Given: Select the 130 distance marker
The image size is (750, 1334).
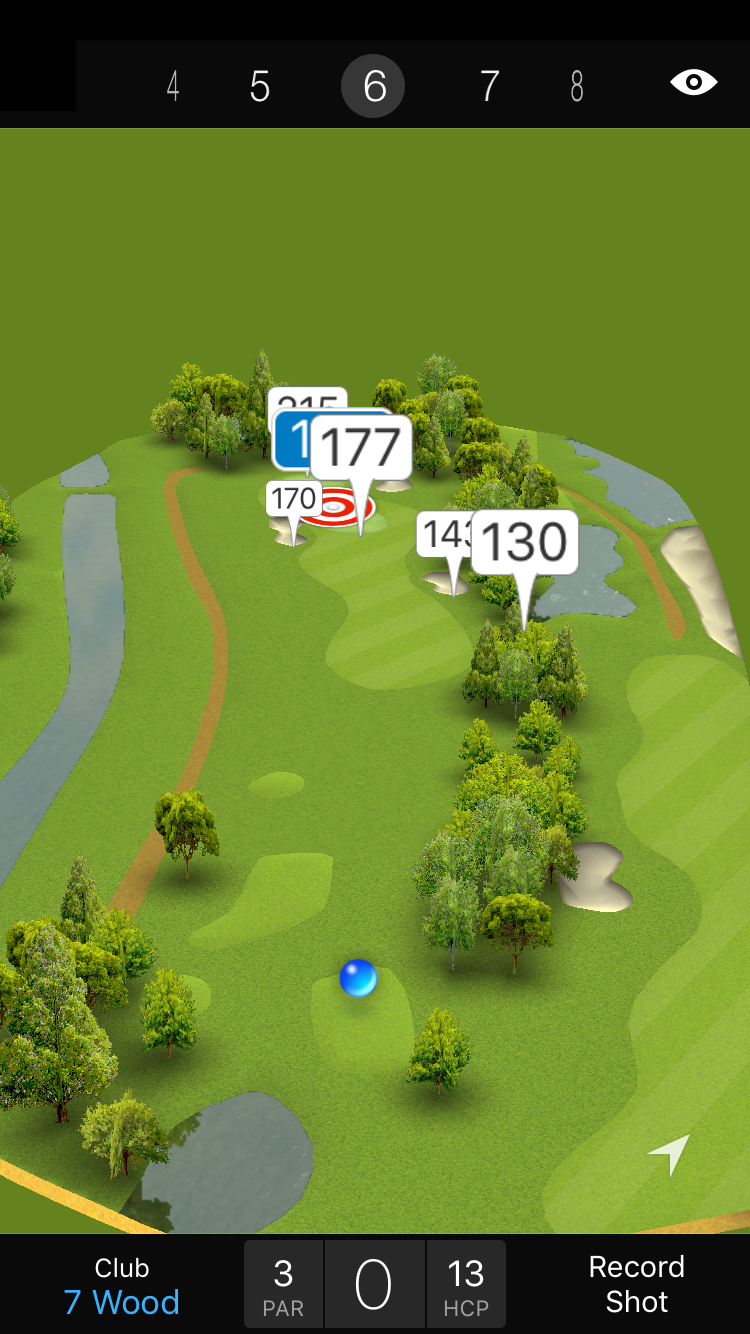Looking at the screenshot, I should 525,542.
